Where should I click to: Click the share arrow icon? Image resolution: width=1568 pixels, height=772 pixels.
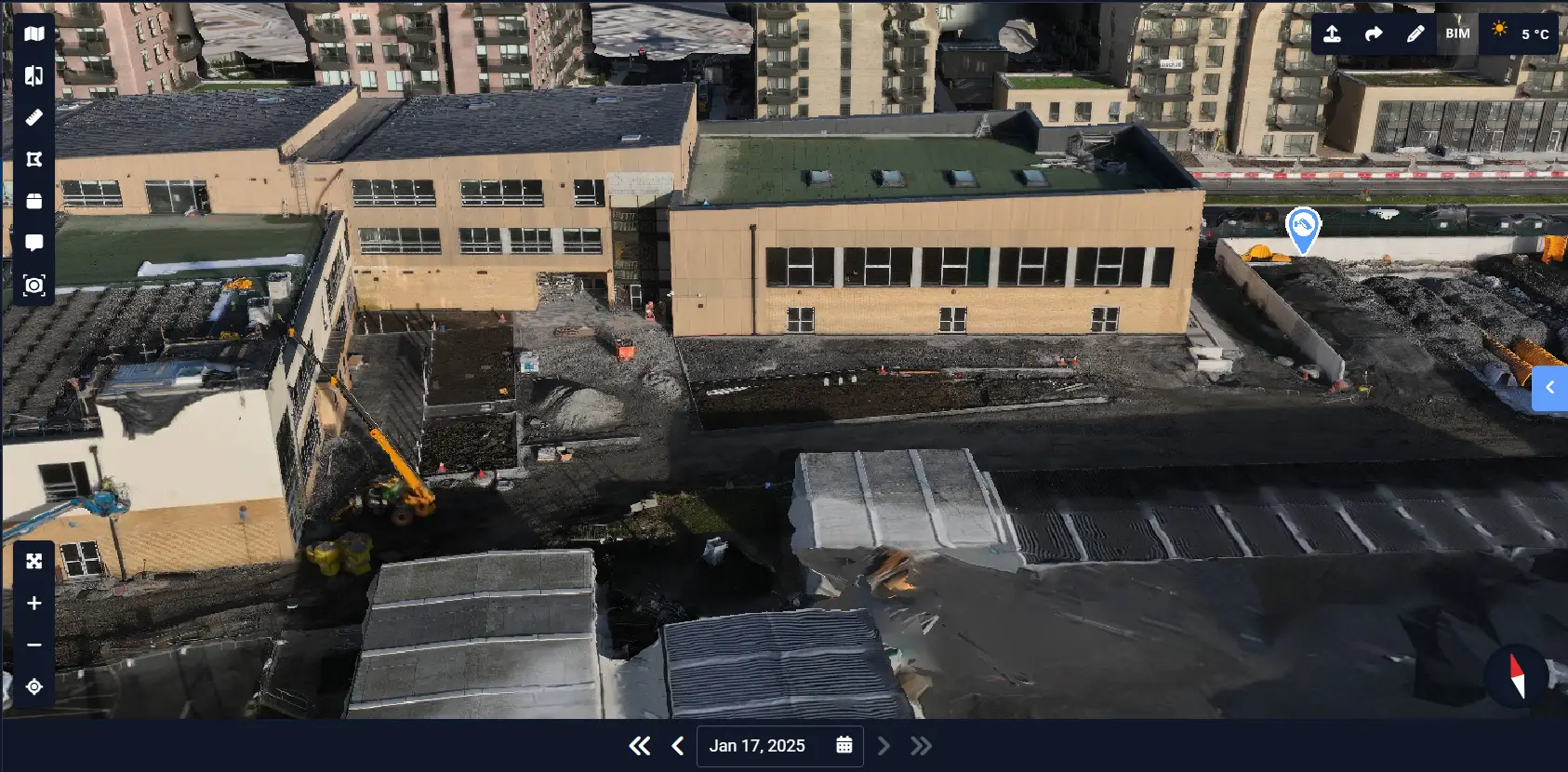(x=1374, y=33)
